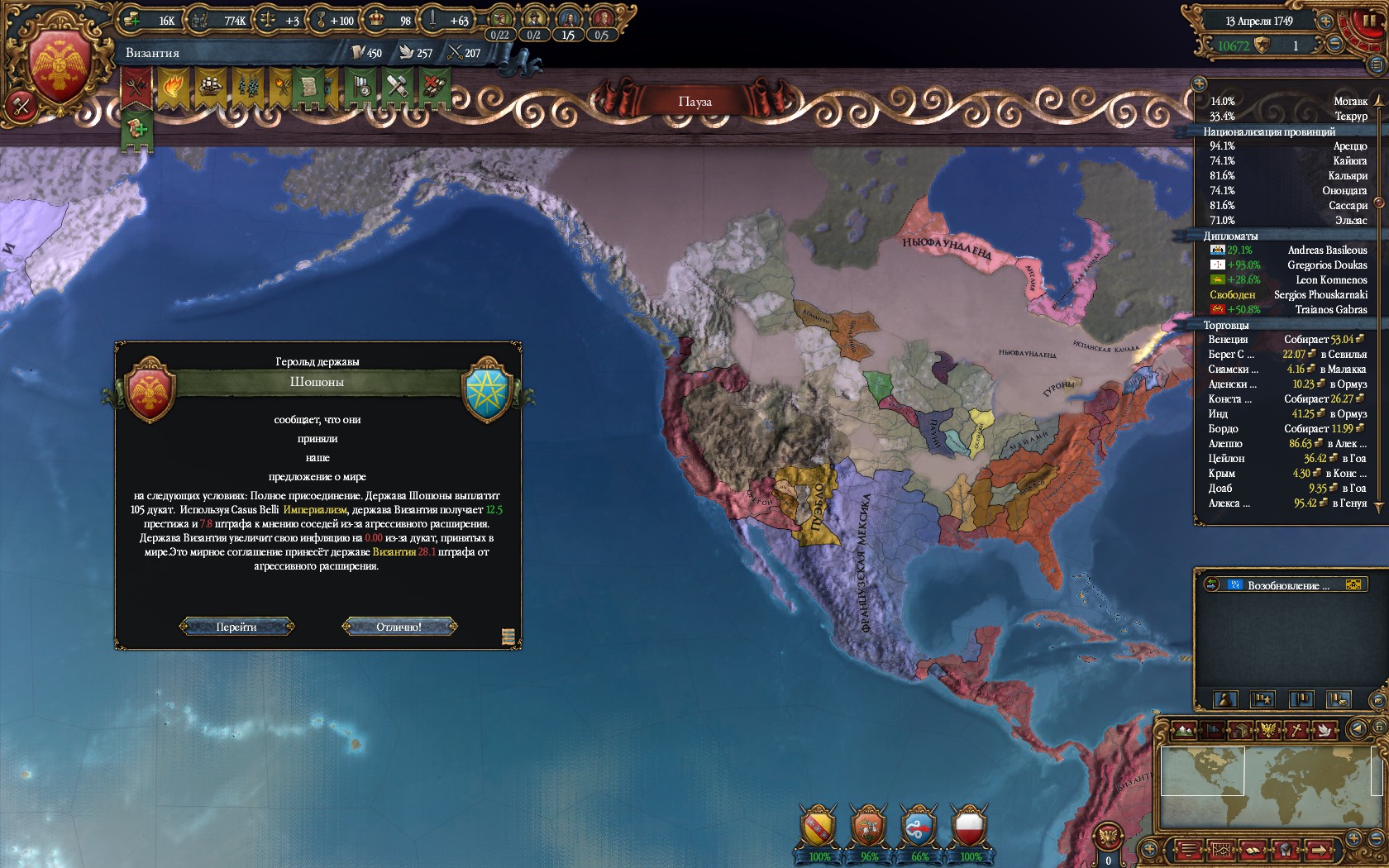
Task: Click the red rebels alert banner
Action: pos(137,87)
